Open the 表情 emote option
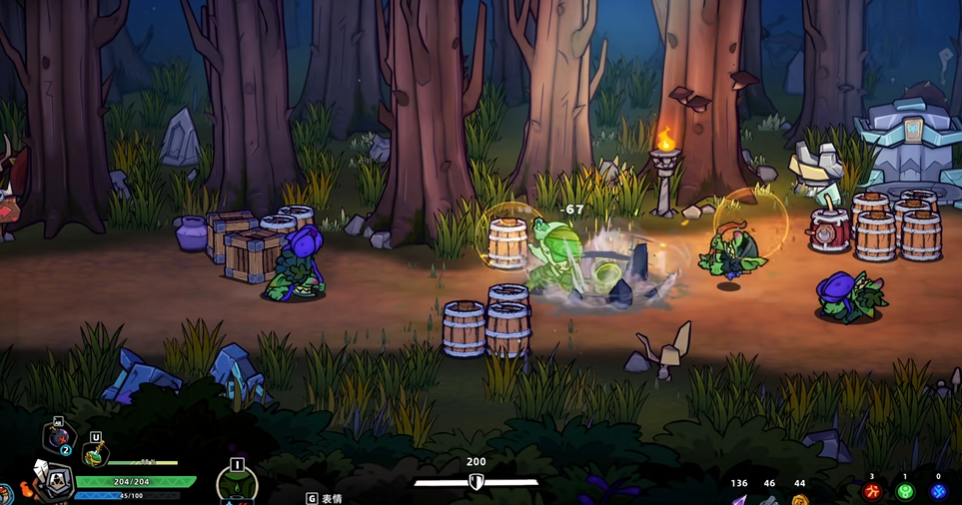The image size is (962, 505). point(325,498)
